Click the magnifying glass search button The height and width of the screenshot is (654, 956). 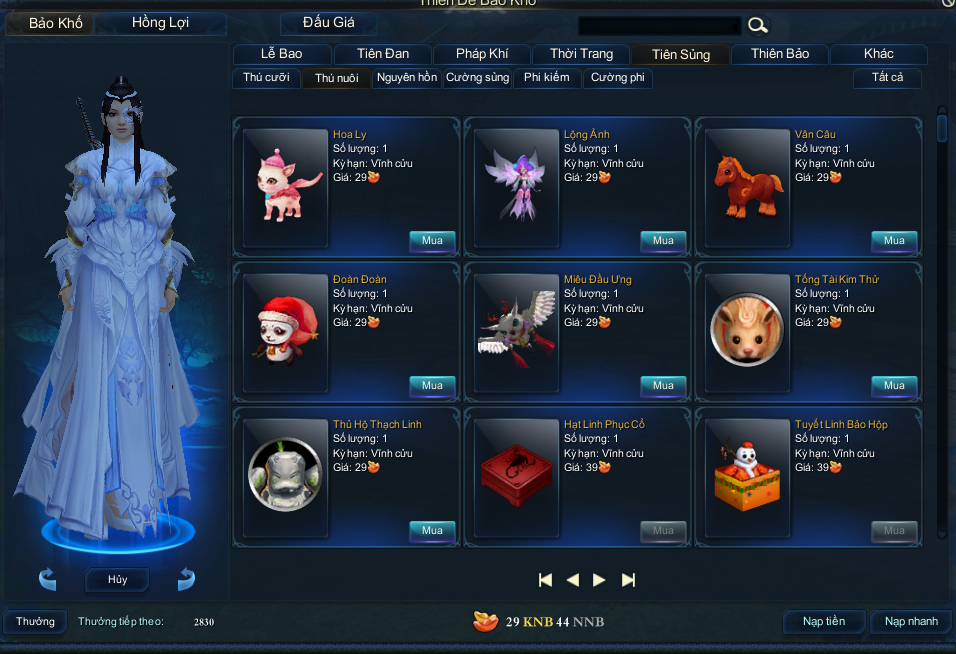[x=758, y=26]
